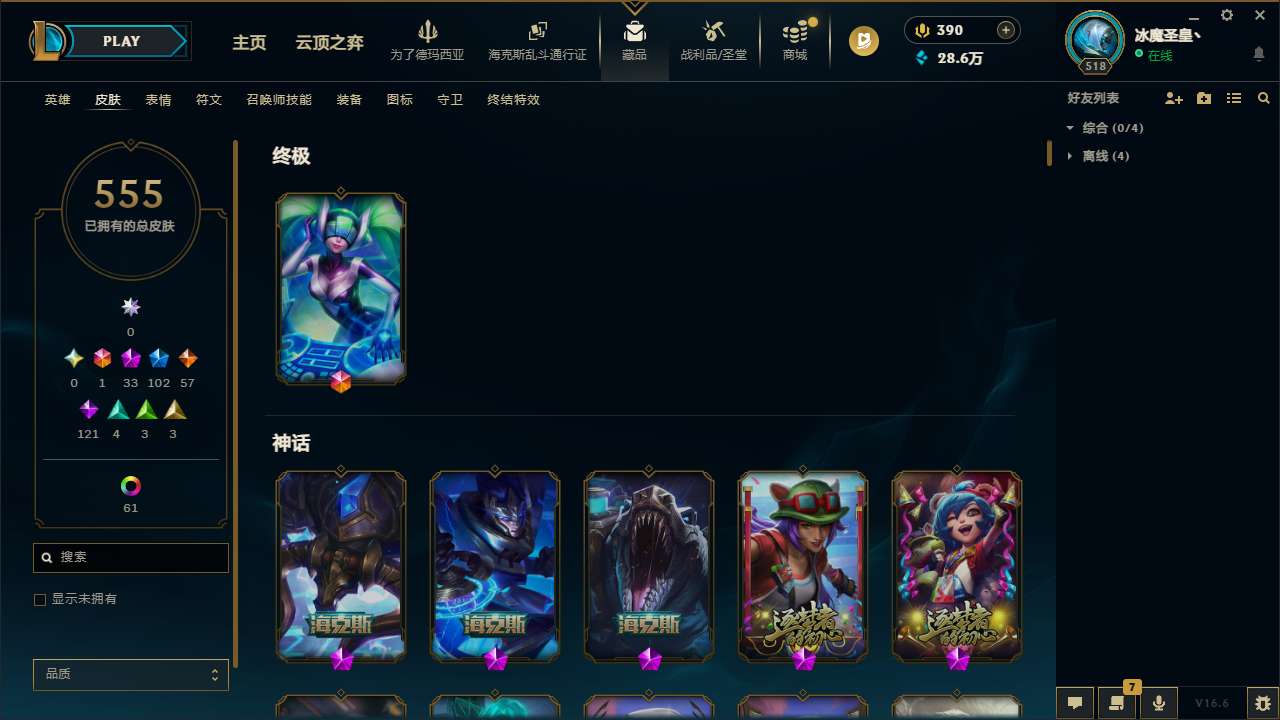Select the chroma color wheel filter
Screen dimensions: 1280x720
130,487
